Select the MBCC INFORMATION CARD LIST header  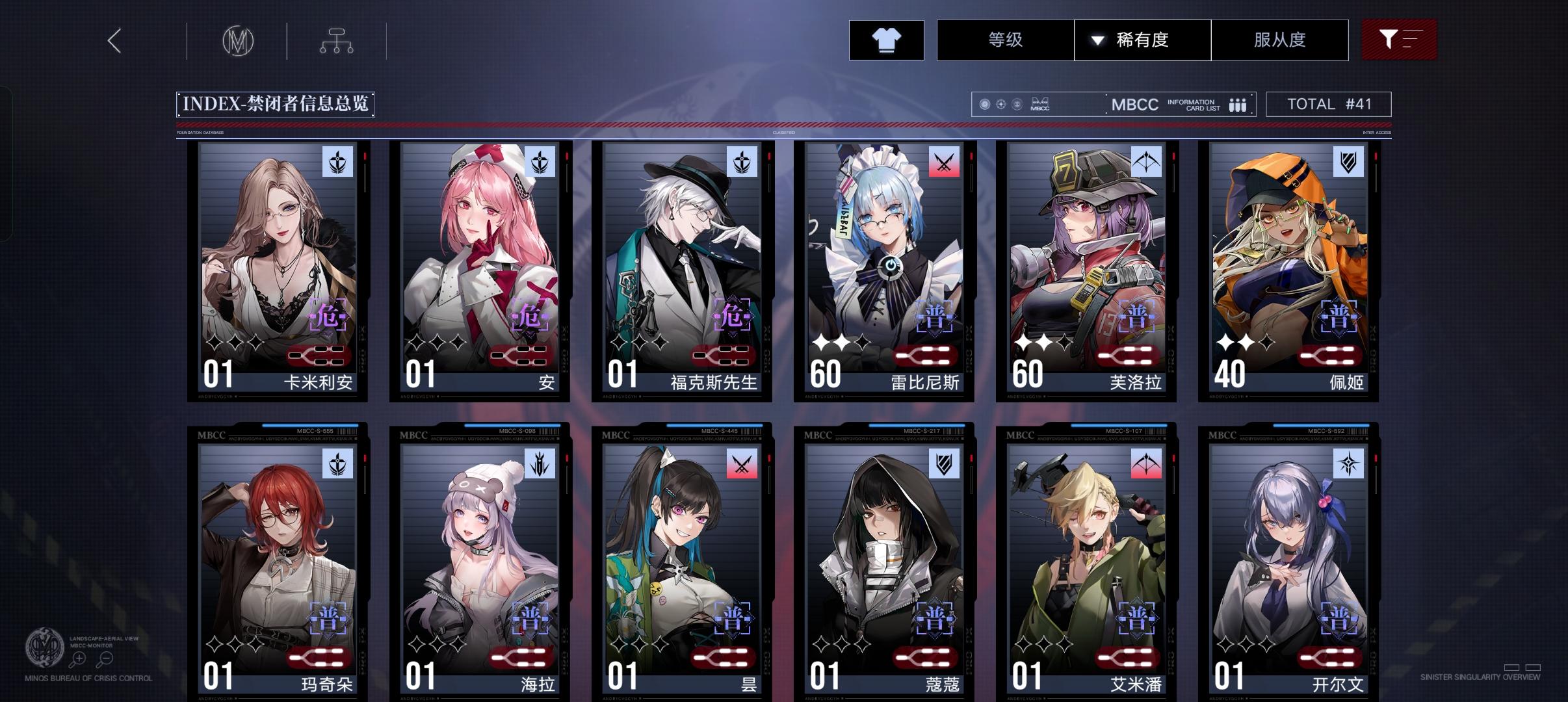1164,104
